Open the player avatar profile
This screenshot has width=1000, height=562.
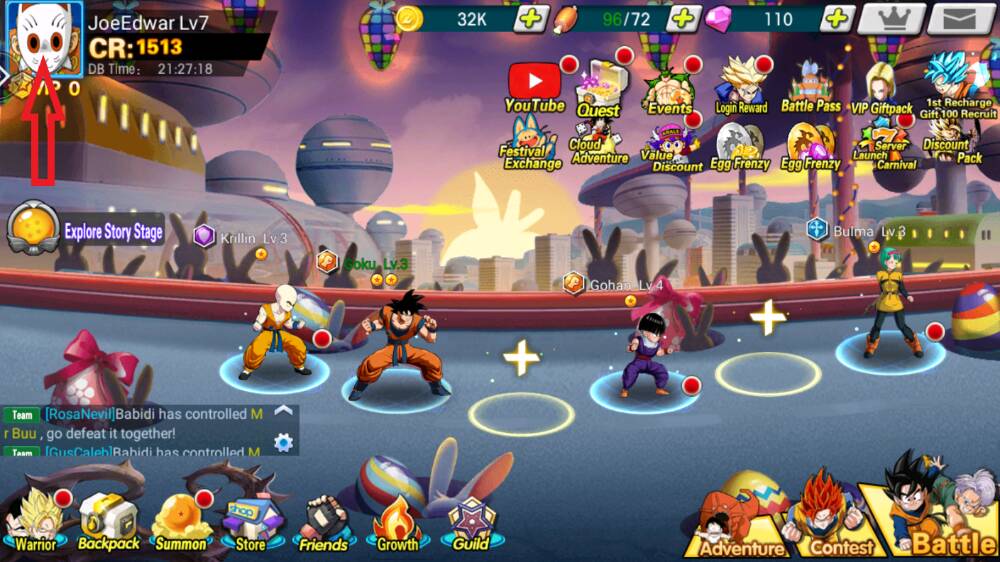coord(45,40)
